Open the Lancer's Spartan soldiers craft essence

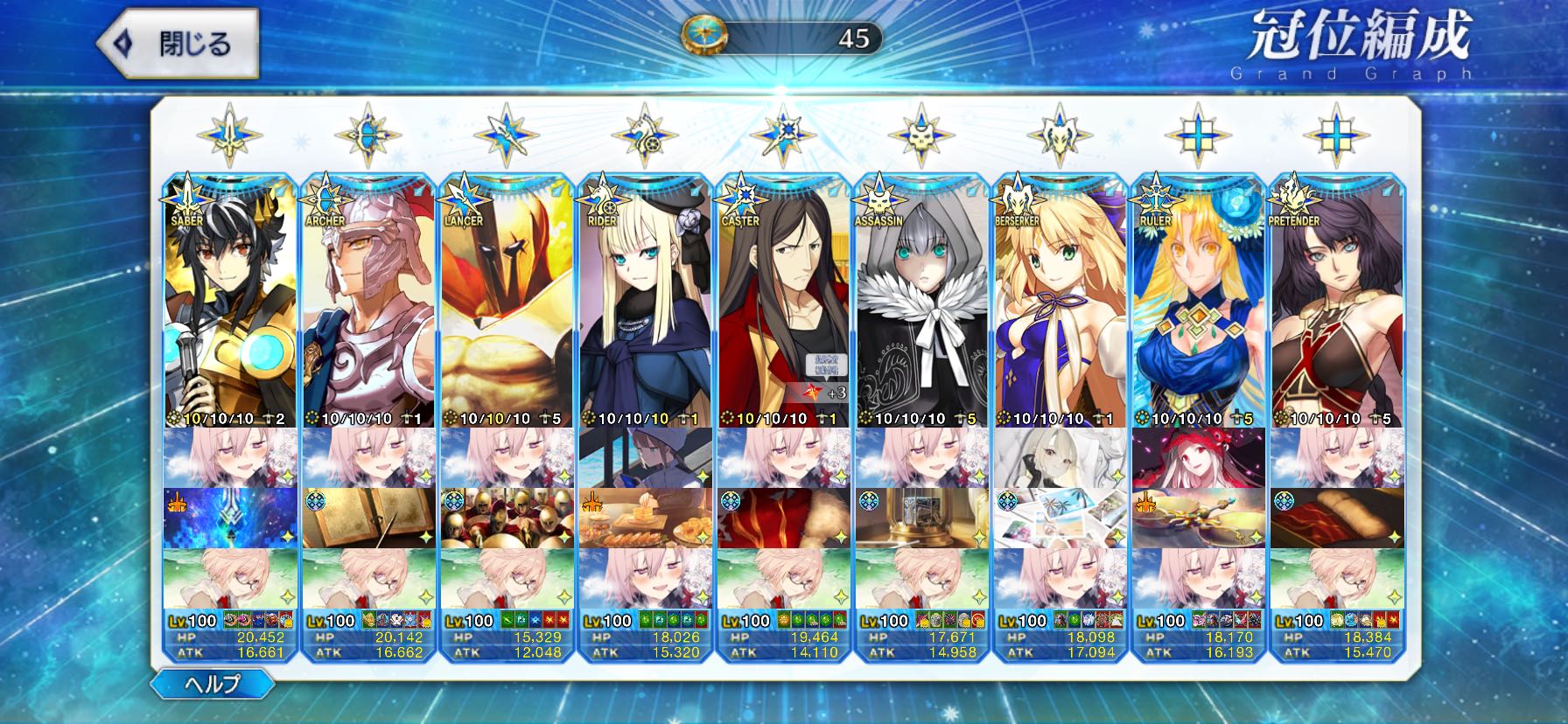tap(507, 518)
